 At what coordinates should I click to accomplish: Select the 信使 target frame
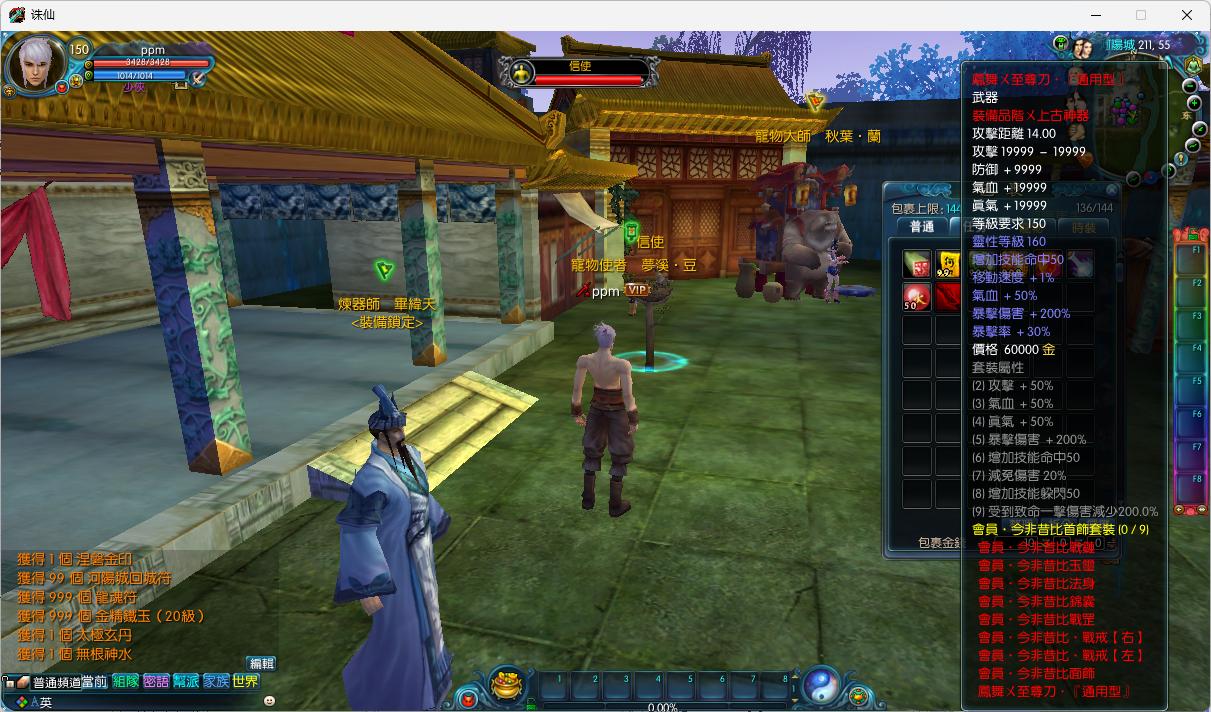coord(579,73)
